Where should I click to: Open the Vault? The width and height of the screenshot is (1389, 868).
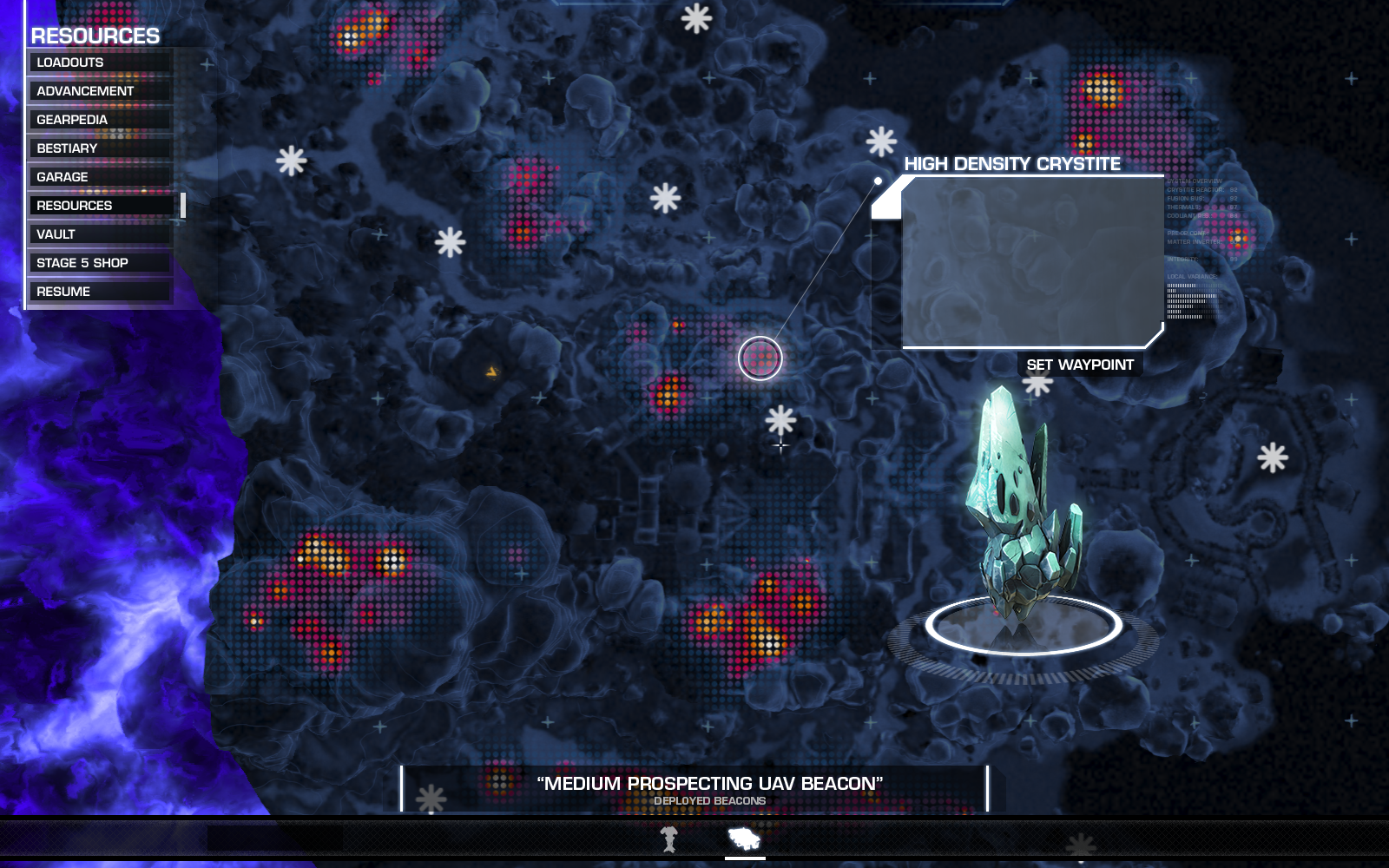[x=101, y=234]
